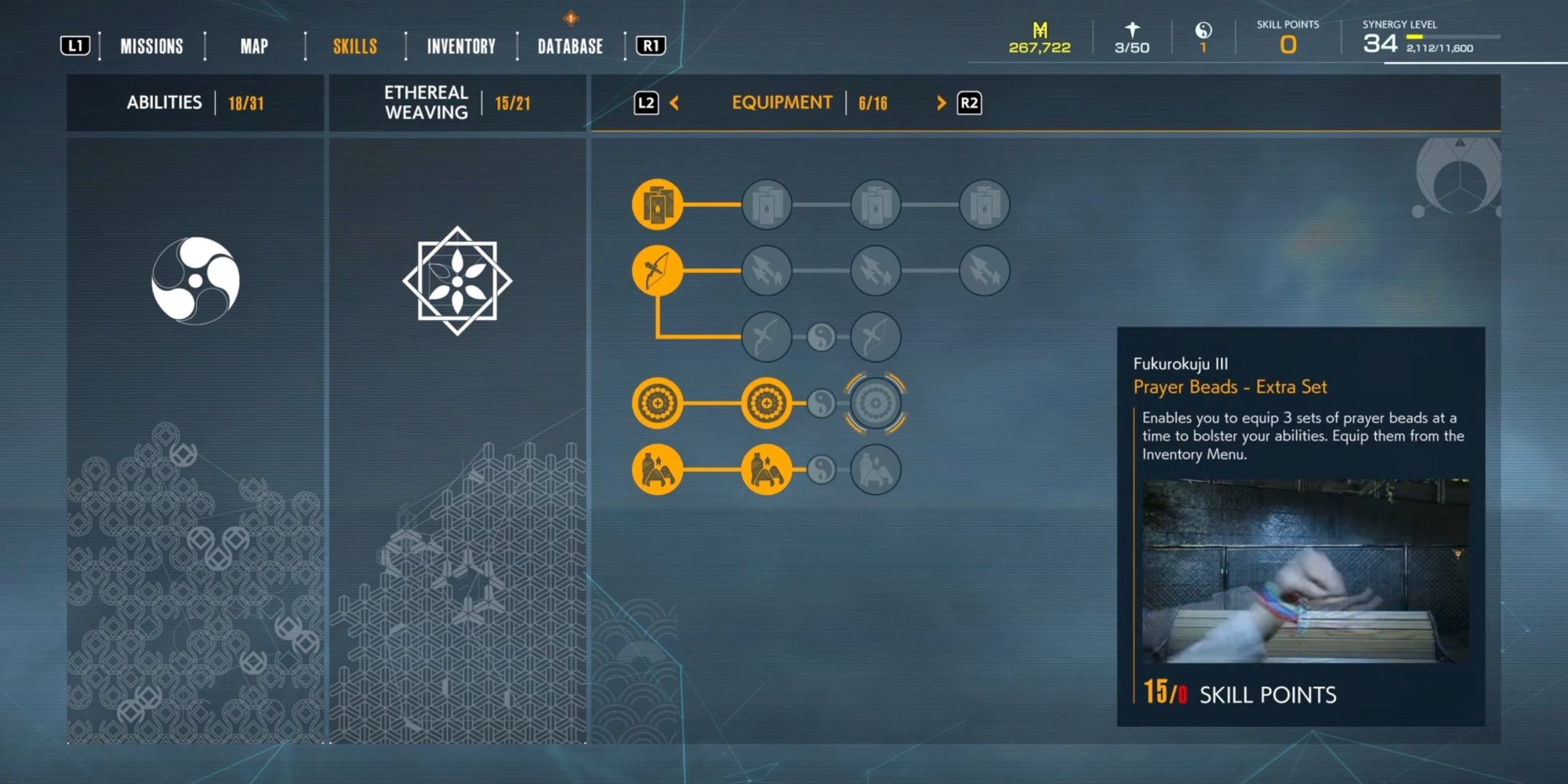The width and height of the screenshot is (1568, 784).
Task: Select the last locked arrows node in row
Action: pyautogui.click(x=984, y=271)
